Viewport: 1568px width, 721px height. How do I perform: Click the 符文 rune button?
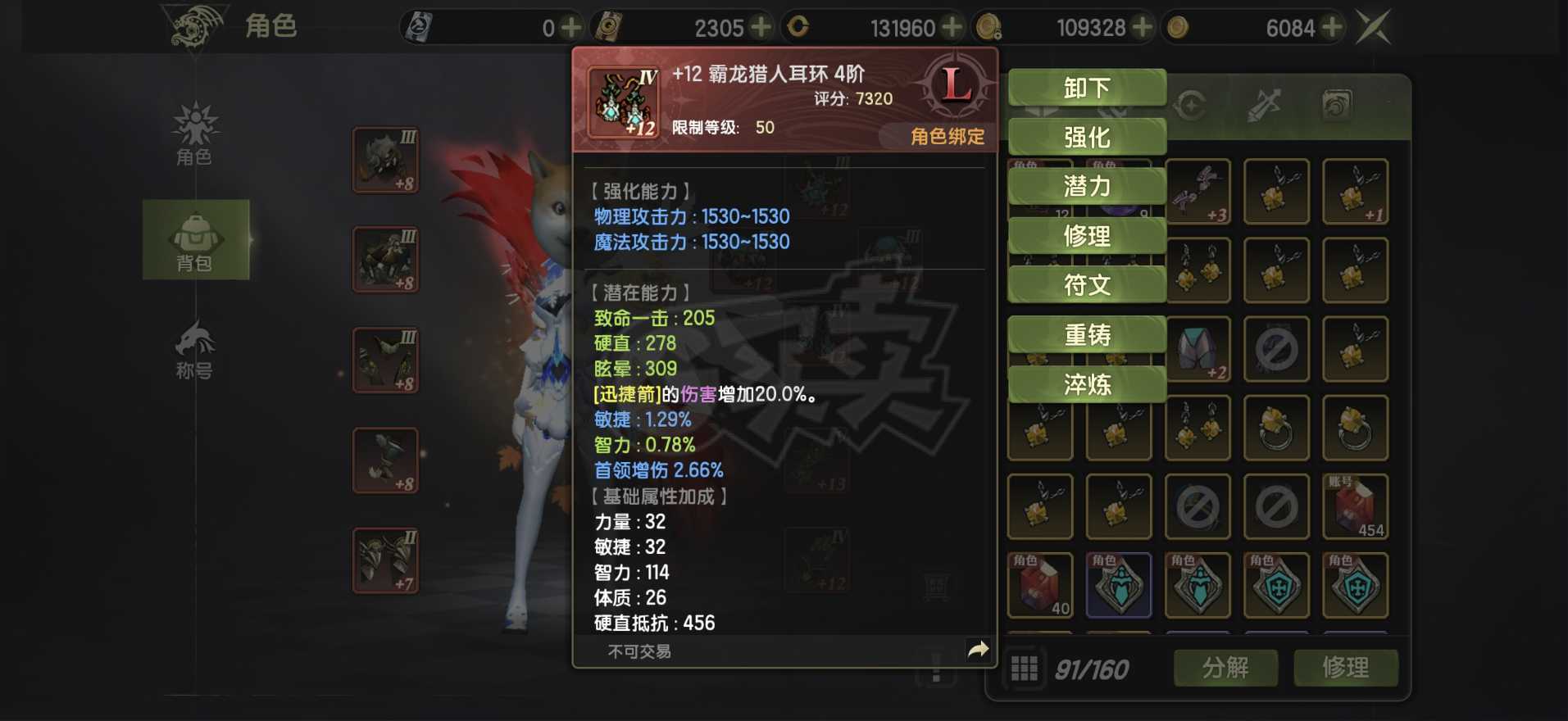pyautogui.click(x=1087, y=284)
